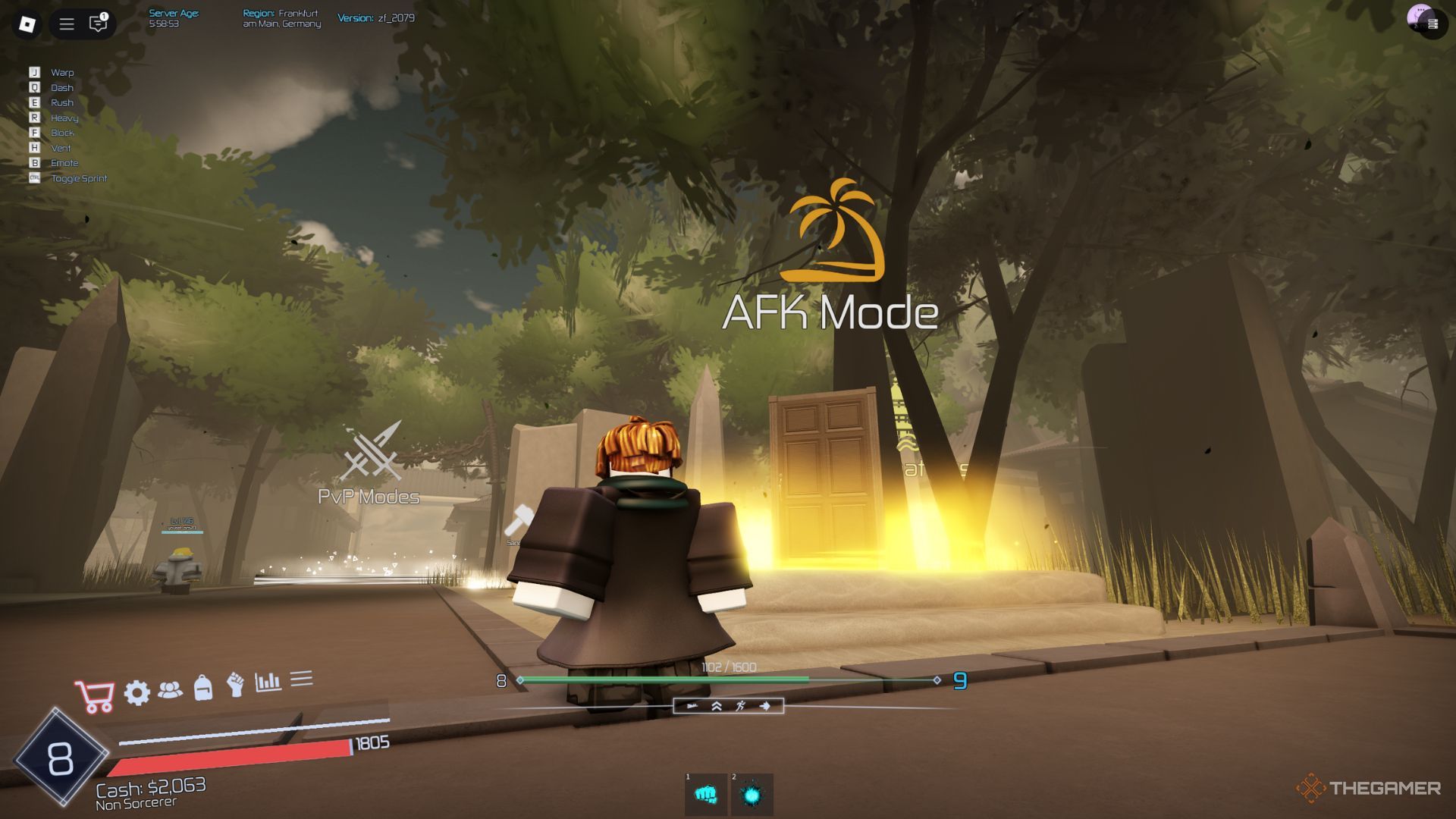Screen dimensions: 1456x819
Task: Open the stats bar-chart icon
Action: pos(269,685)
